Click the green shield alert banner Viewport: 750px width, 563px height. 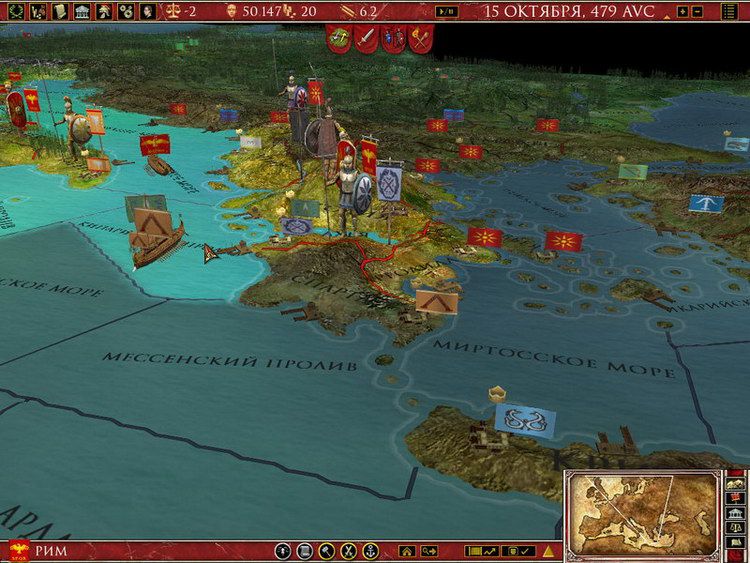click(338, 38)
